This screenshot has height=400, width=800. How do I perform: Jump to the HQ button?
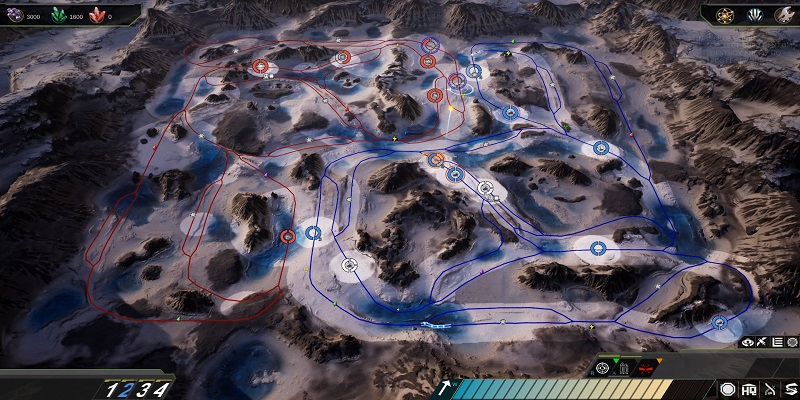coord(749,388)
